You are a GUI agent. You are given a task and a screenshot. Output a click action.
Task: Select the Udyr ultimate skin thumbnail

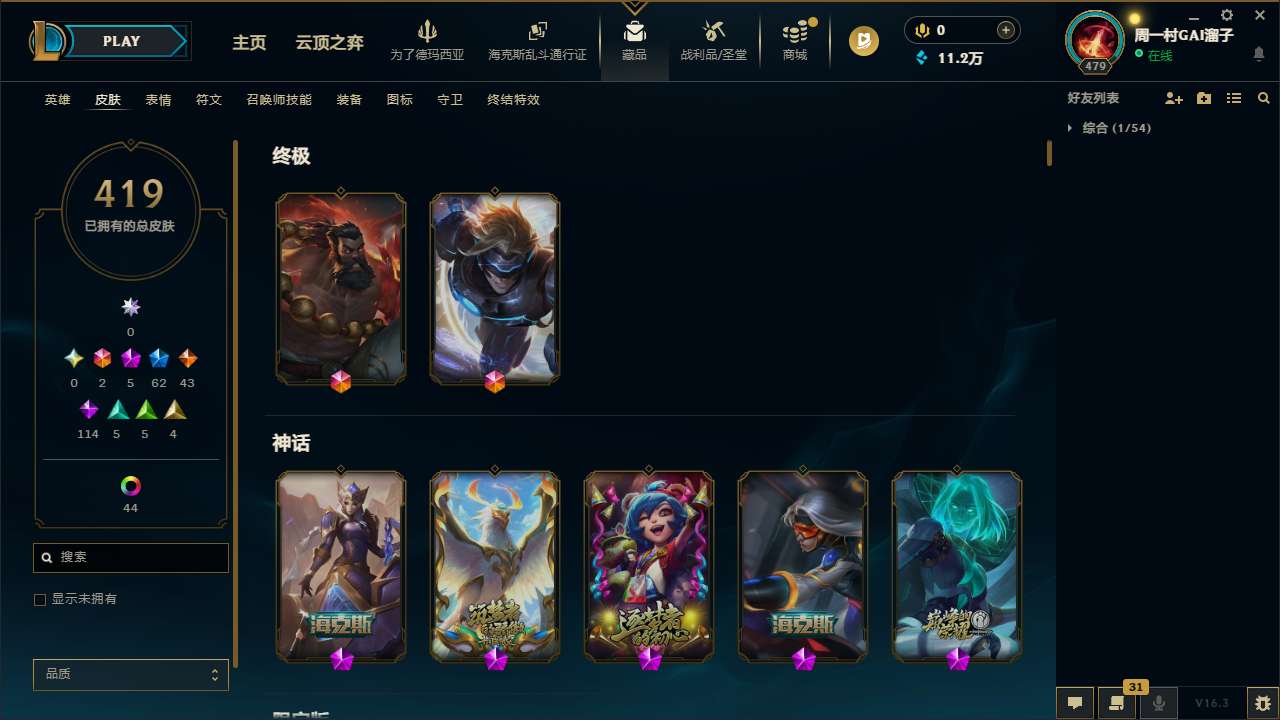[341, 288]
